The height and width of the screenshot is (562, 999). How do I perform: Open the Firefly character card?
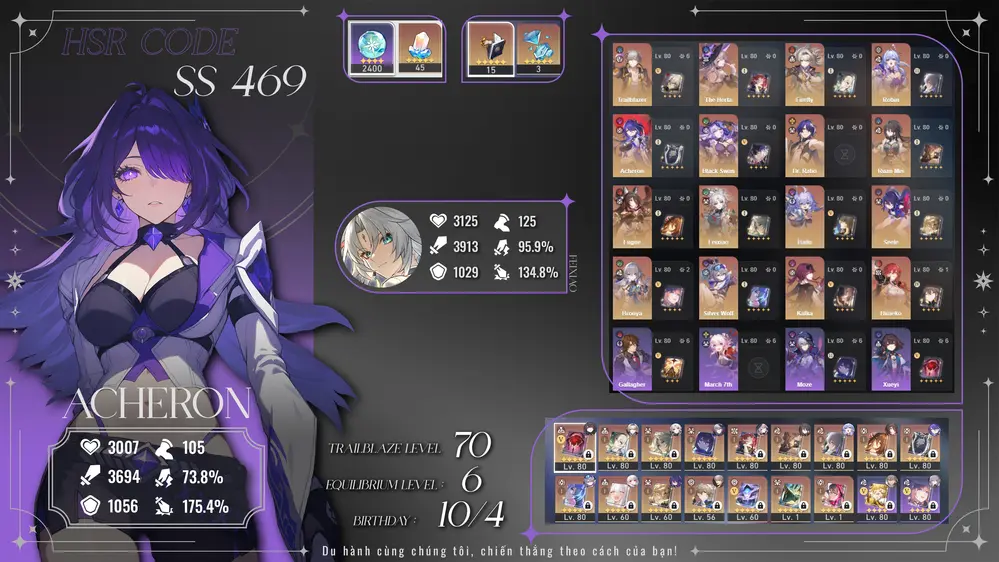804,73
